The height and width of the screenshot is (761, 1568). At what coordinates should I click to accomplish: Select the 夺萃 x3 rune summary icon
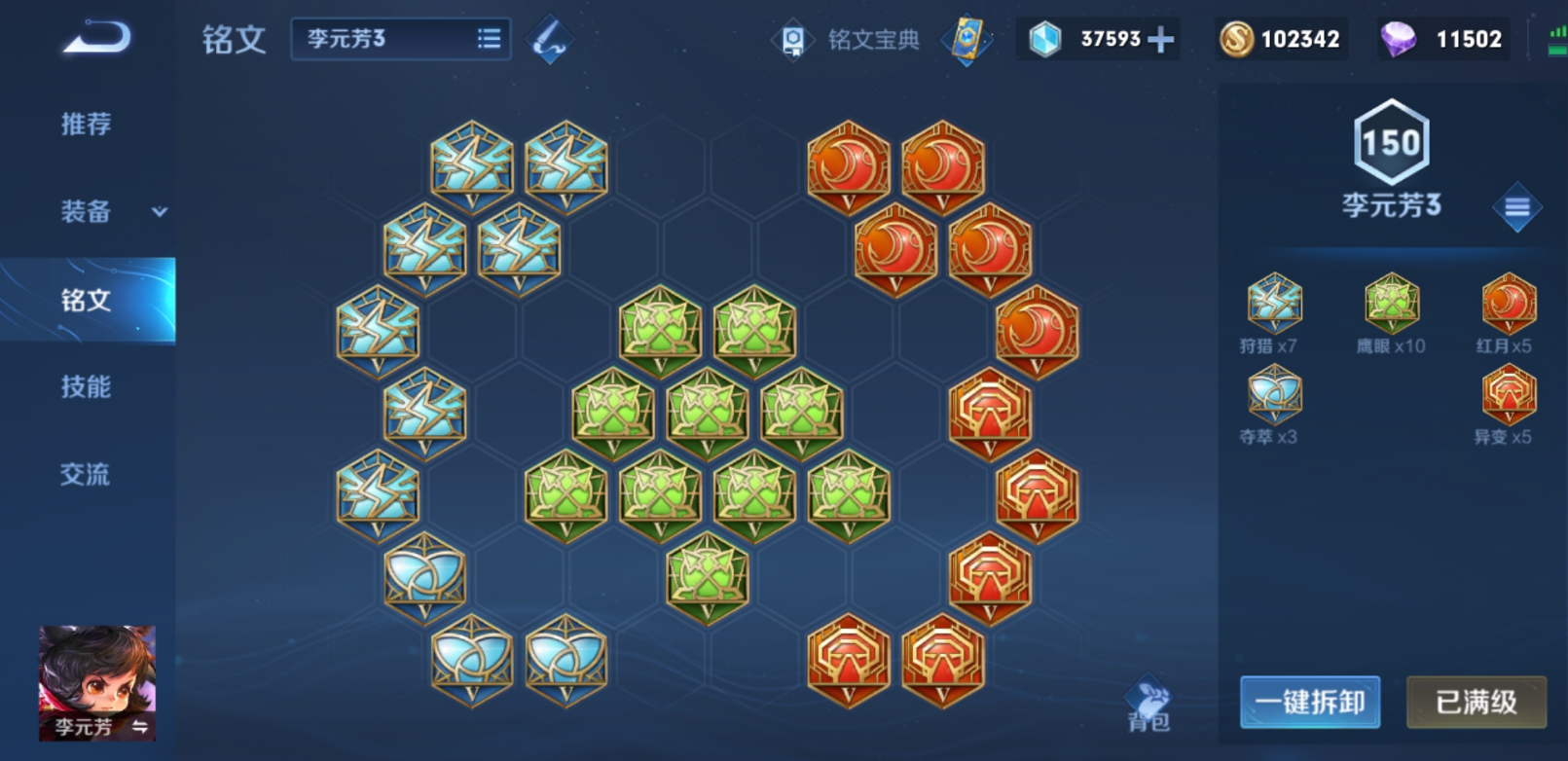pos(1274,394)
